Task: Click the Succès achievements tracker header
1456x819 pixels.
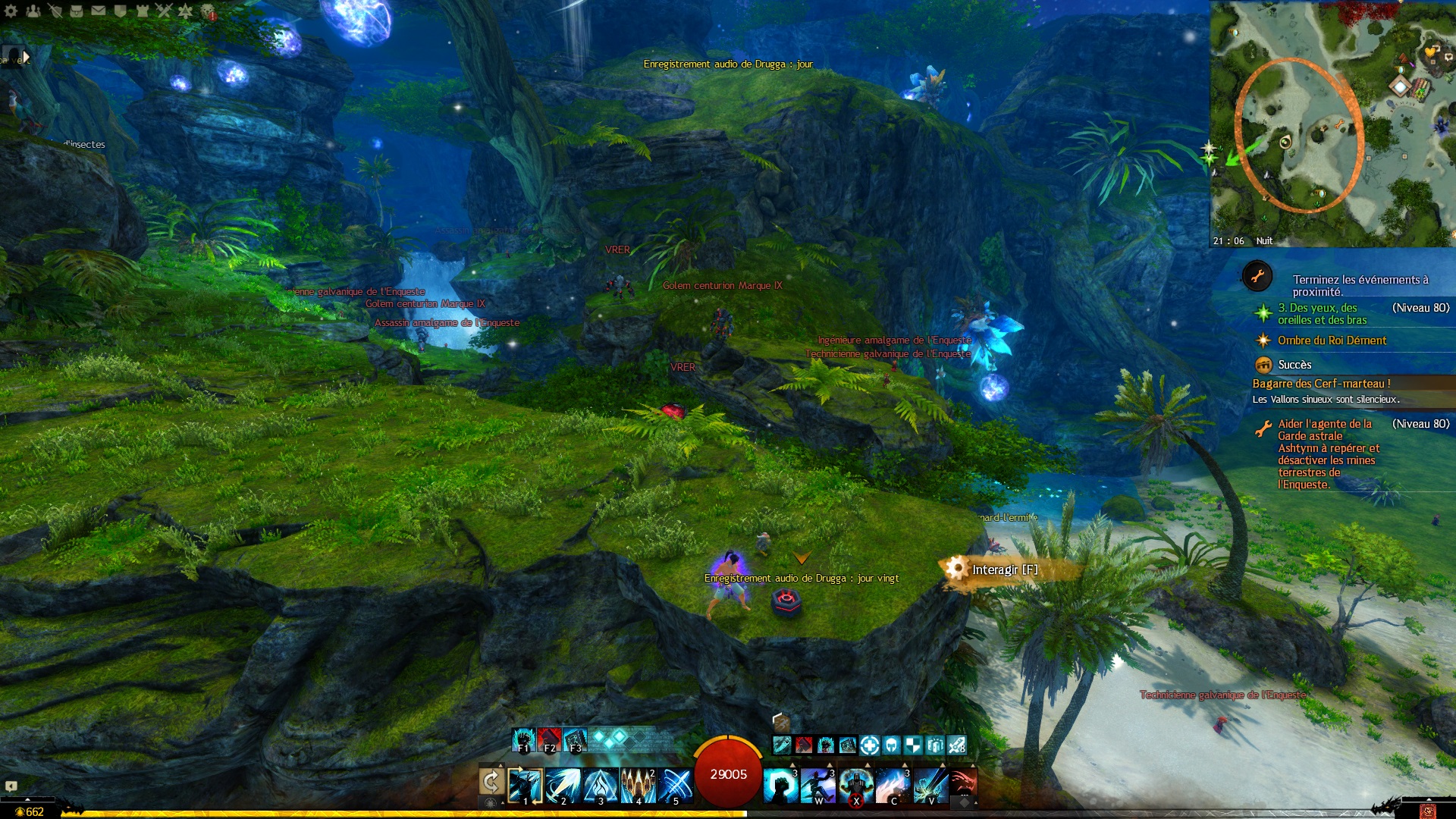Action: coord(1294,365)
